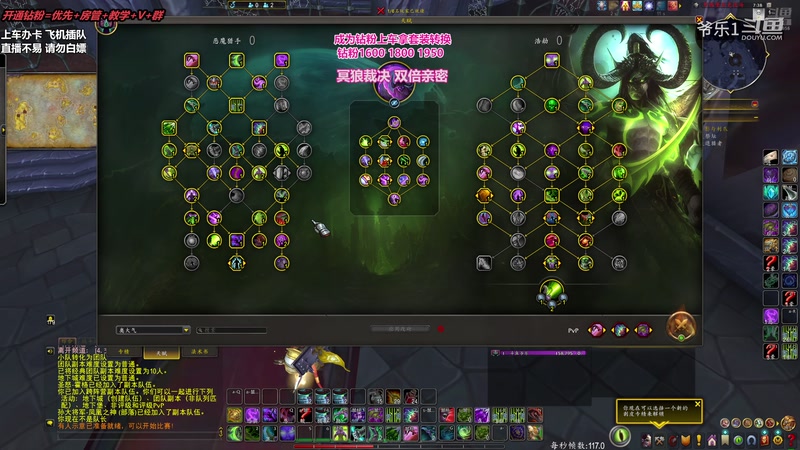The image size is (800, 450).
Task: Select the top talent node of right tree
Action: 551,60
